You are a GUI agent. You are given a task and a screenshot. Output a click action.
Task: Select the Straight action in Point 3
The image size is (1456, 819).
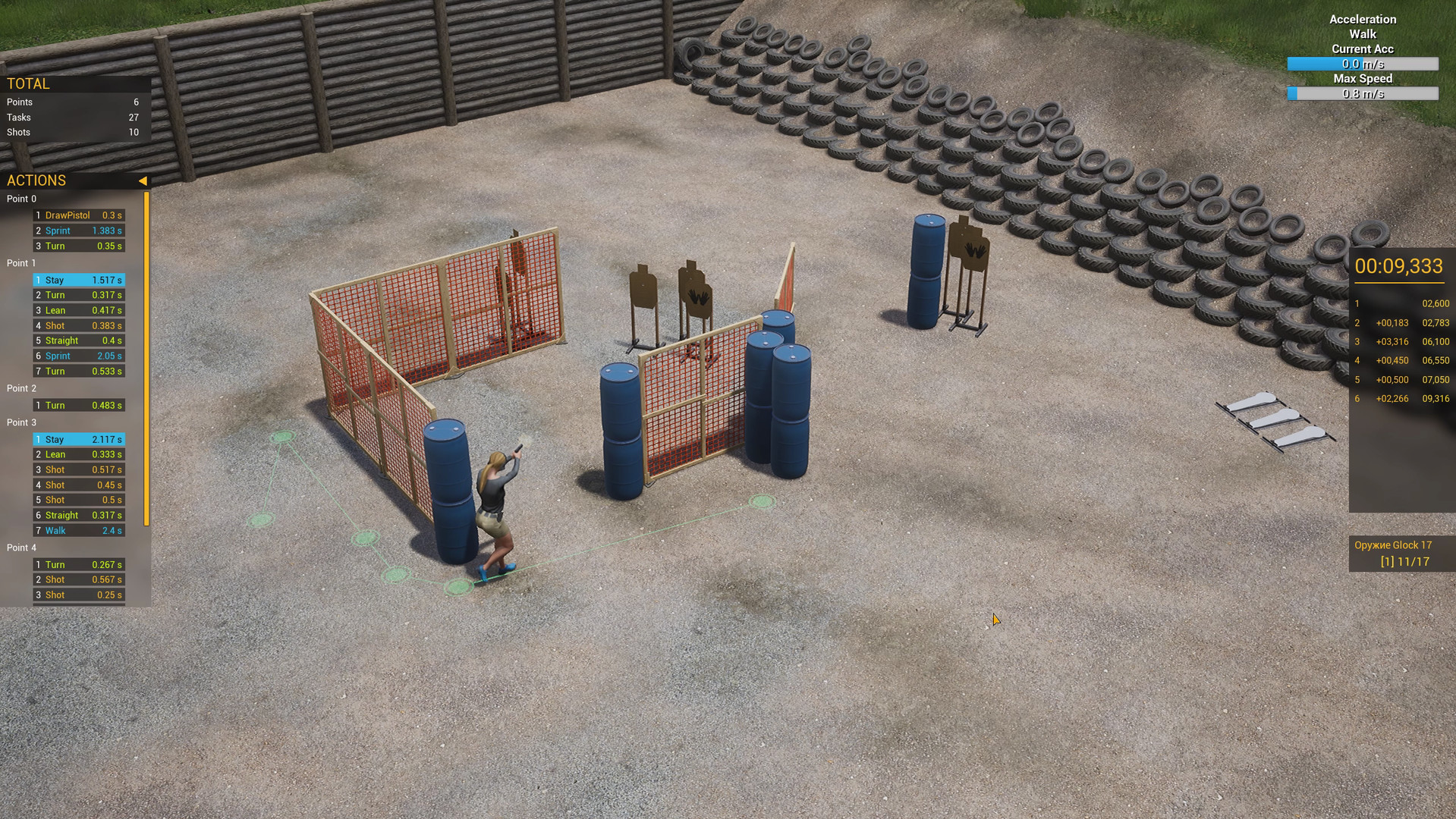coord(78,515)
